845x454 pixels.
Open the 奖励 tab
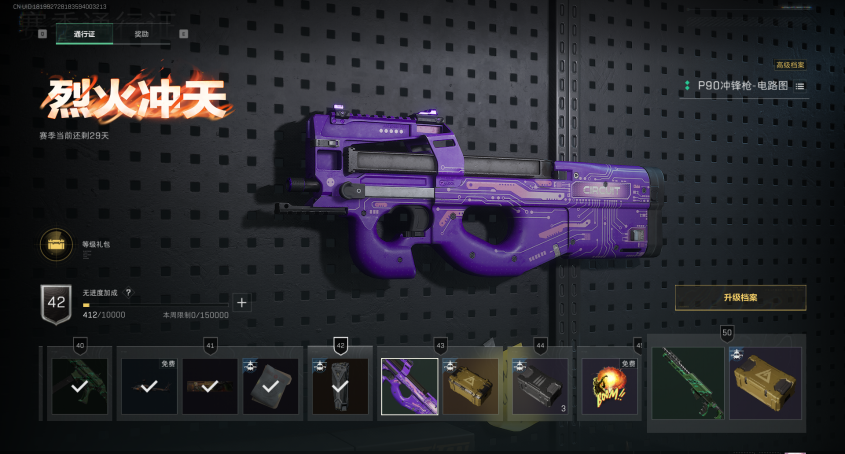coord(141,34)
